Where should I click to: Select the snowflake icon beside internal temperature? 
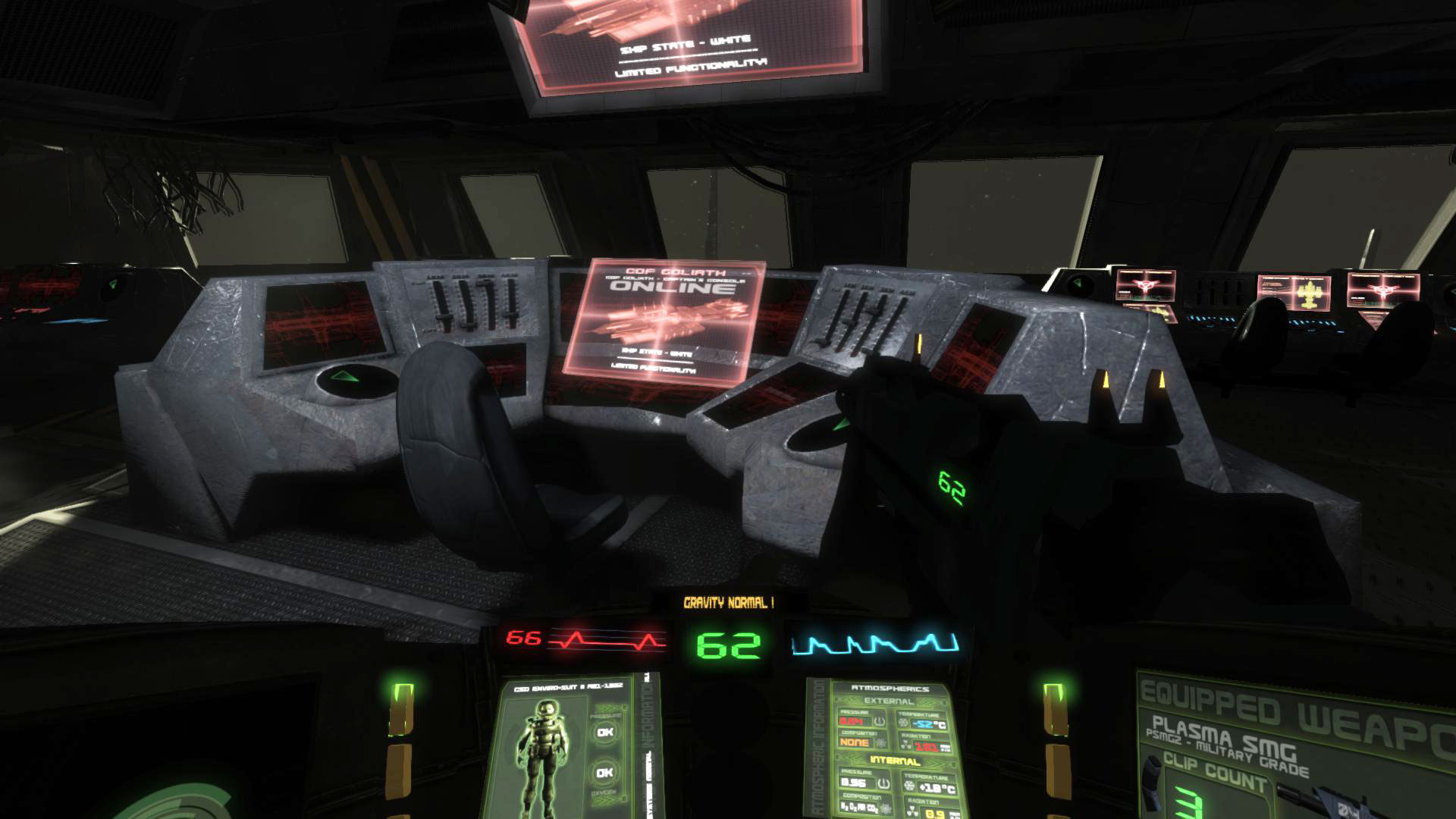[x=909, y=783]
